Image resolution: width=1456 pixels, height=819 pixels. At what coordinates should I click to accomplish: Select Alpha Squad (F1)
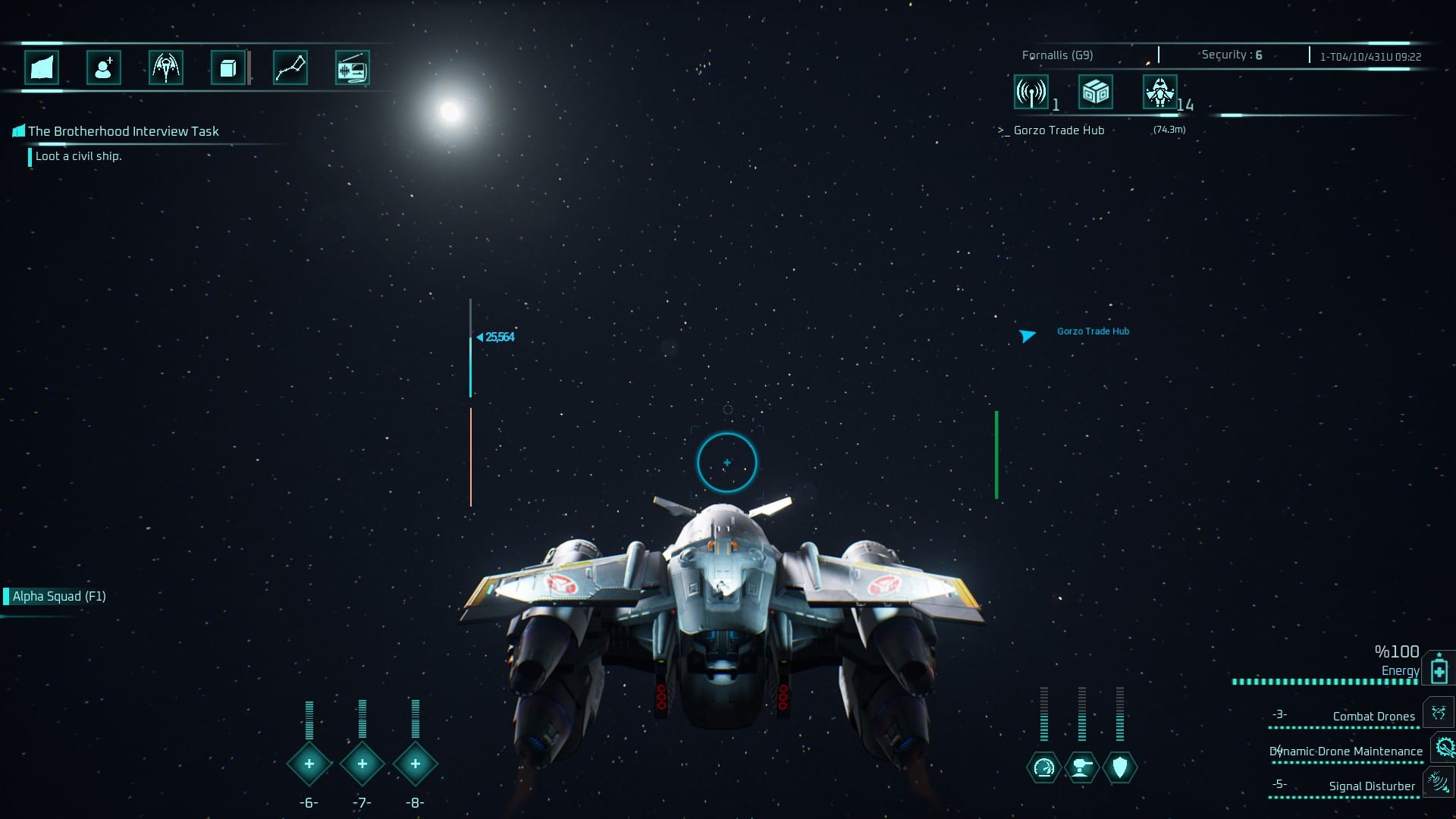pos(59,596)
